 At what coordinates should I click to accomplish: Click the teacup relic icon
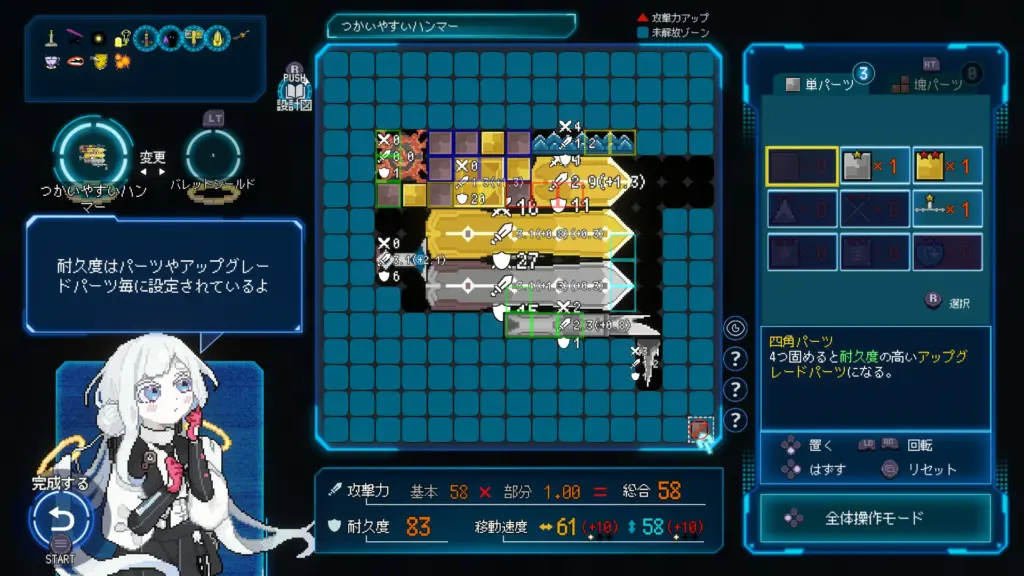(53, 62)
